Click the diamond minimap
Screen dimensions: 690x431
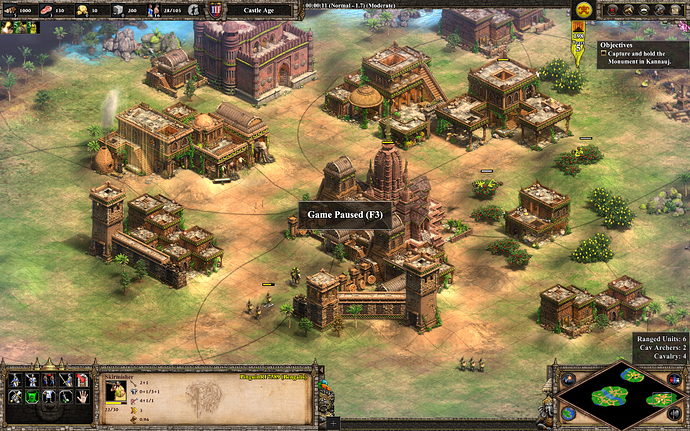[x=623, y=393]
